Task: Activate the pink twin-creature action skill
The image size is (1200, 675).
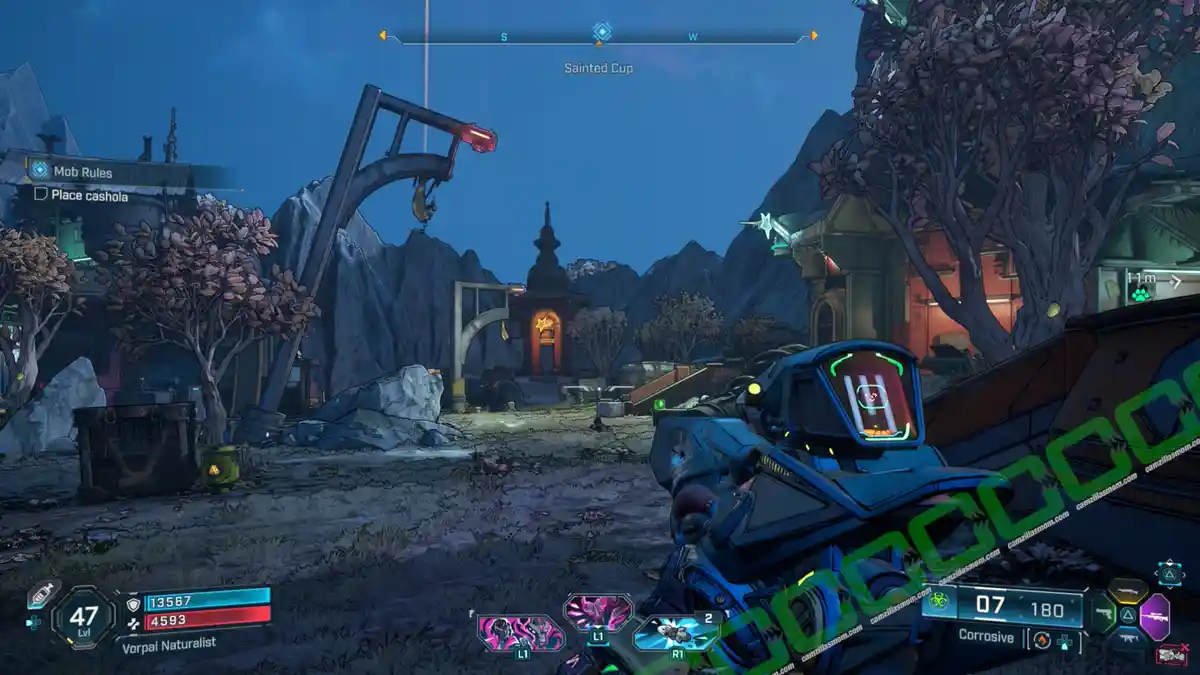Action: coord(520,634)
